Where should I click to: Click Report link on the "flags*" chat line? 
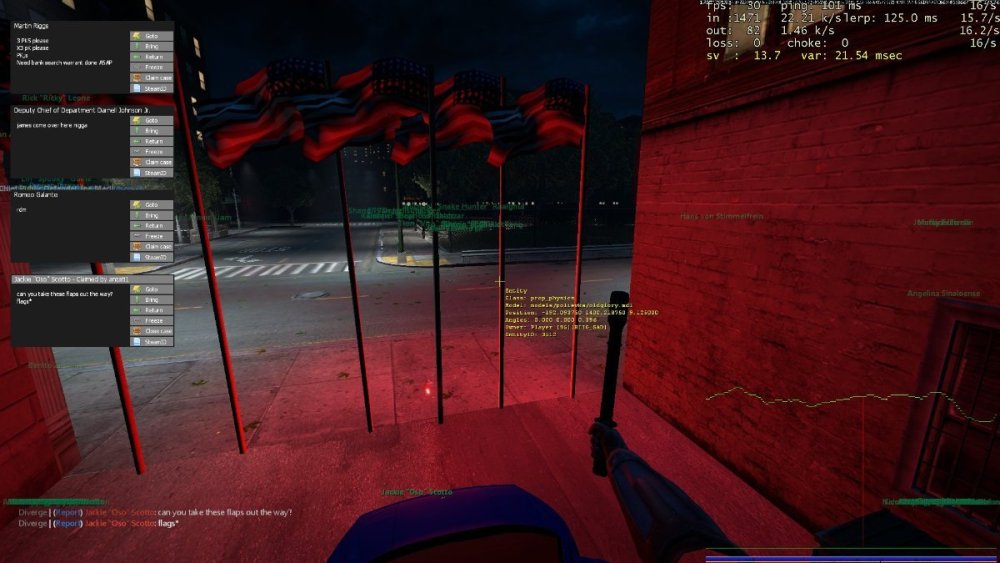(68, 523)
